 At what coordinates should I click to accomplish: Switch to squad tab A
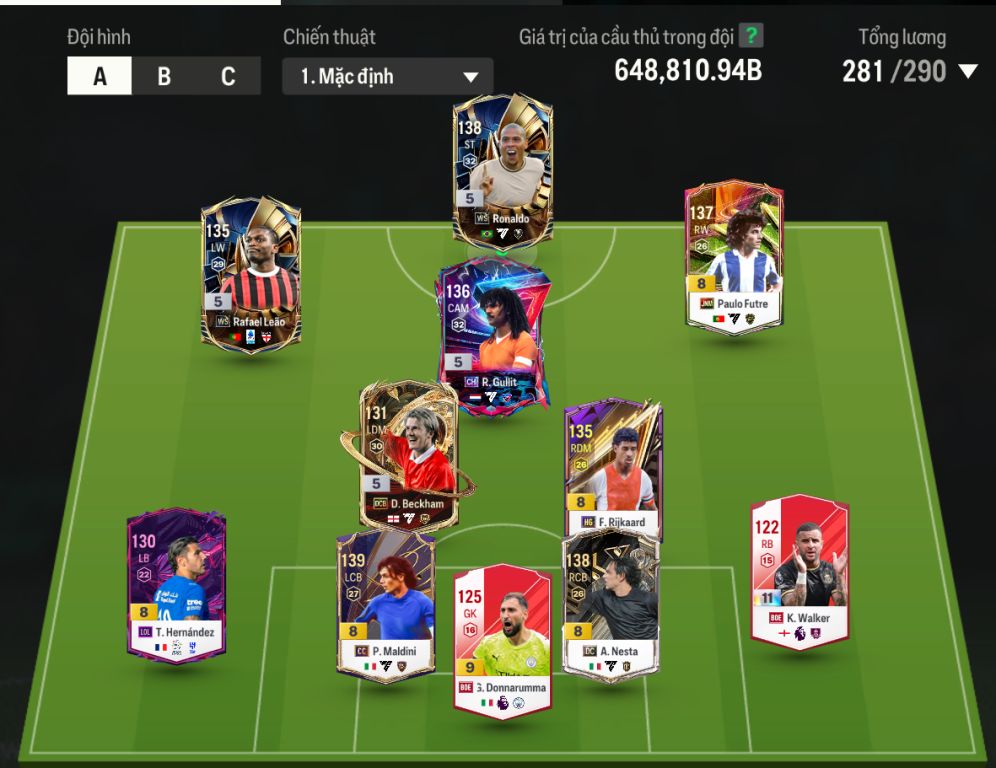(x=99, y=77)
